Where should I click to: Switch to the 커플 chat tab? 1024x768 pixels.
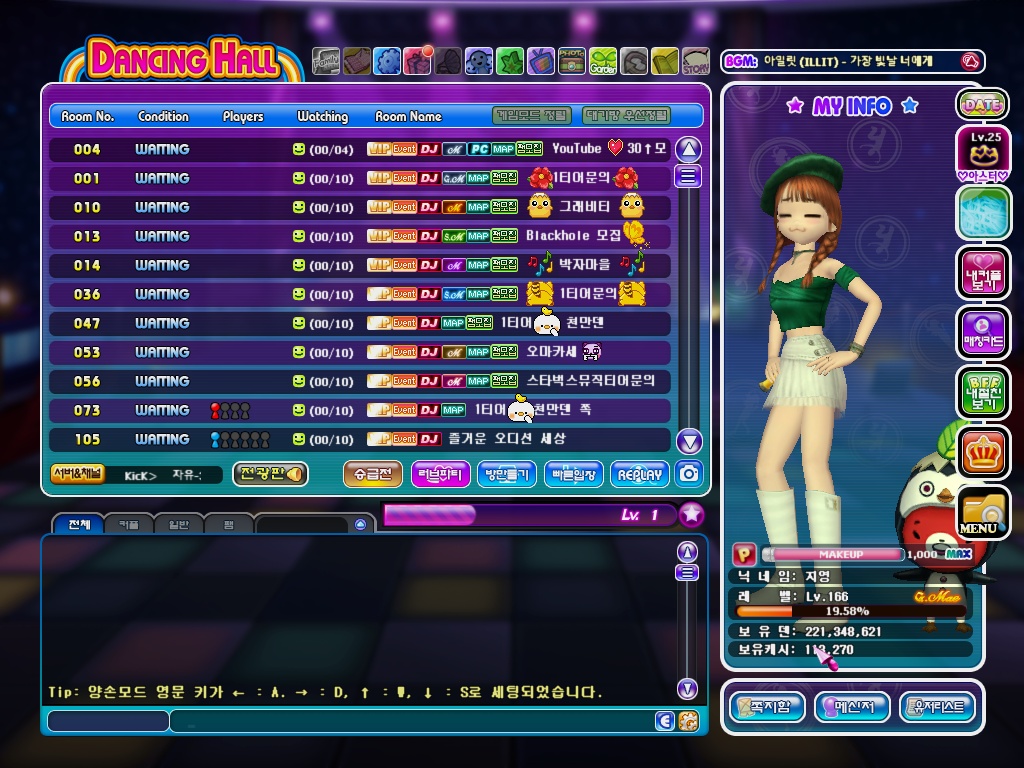(129, 524)
